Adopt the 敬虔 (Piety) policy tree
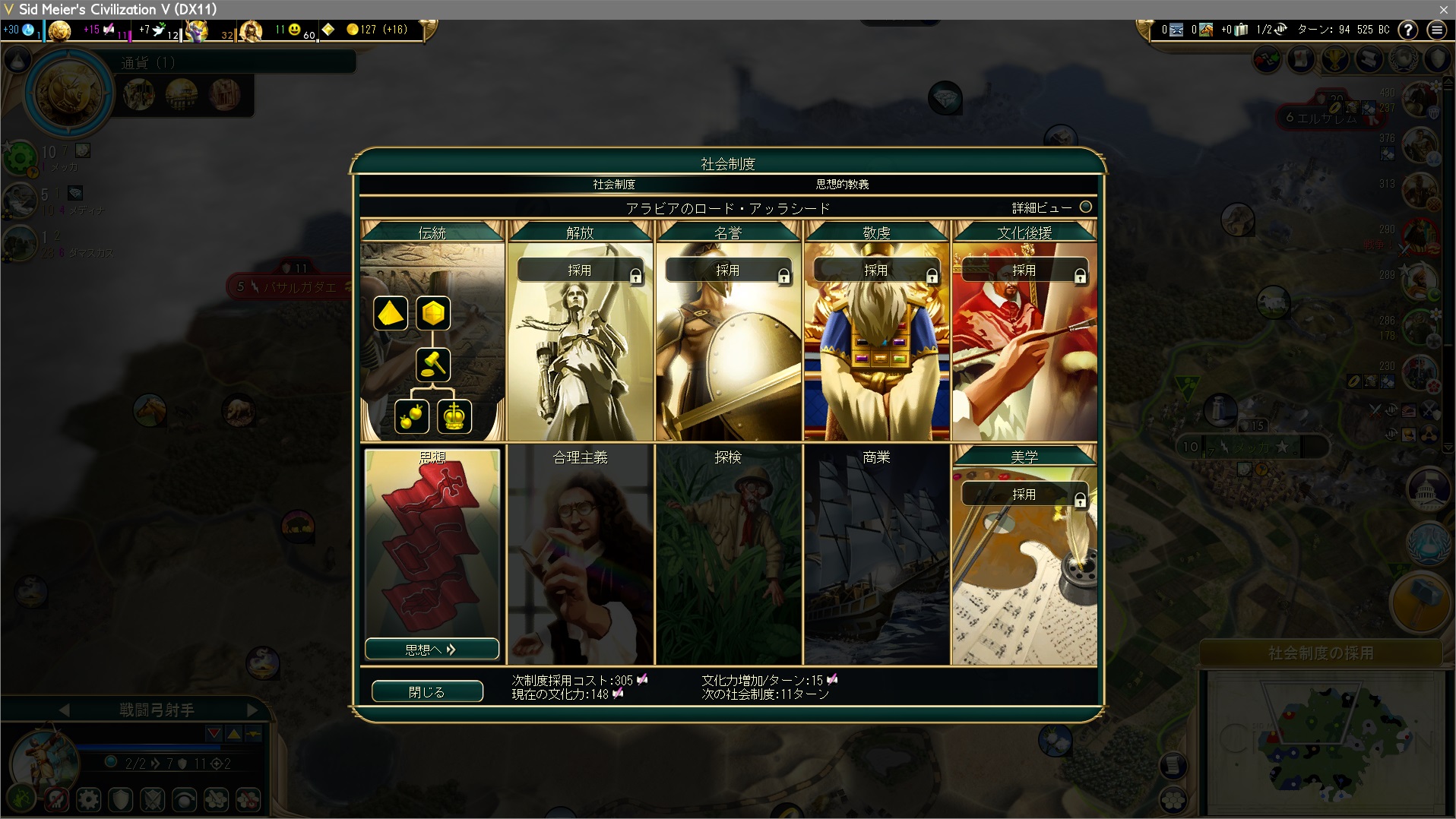The width and height of the screenshot is (1456, 819). [876, 270]
